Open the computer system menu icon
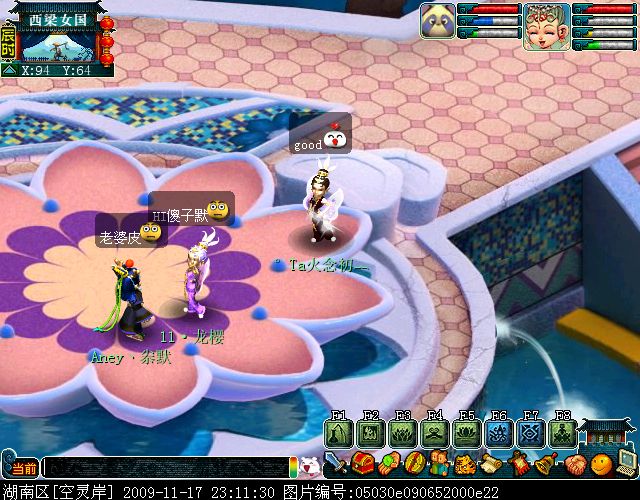Image resolution: width=640 pixels, height=500 pixels. (x=627, y=462)
